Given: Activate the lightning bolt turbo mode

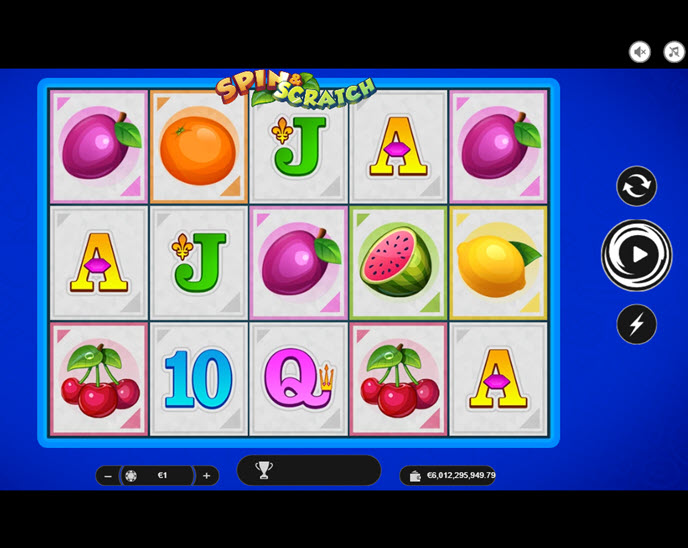Looking at the screenshot, I should click(636, 324).
